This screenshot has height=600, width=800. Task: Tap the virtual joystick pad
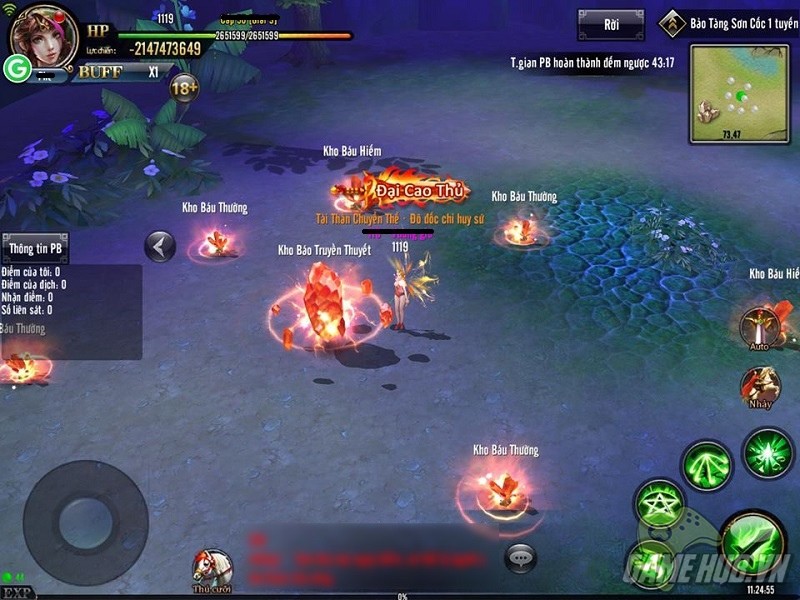[x=85, y=521]
